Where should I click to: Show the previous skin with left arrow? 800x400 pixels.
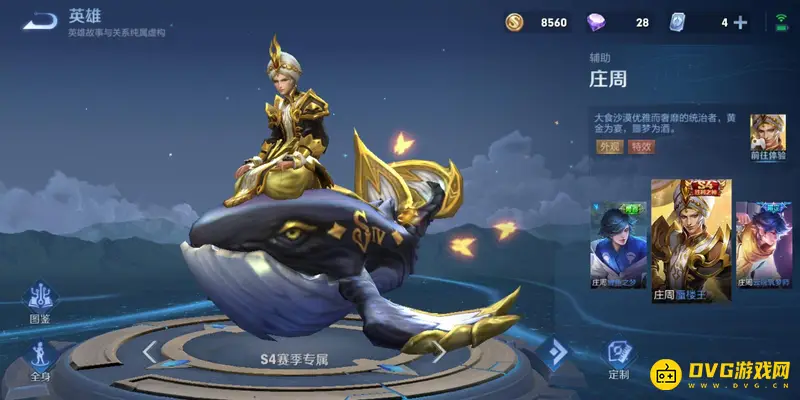pos(149,351)
